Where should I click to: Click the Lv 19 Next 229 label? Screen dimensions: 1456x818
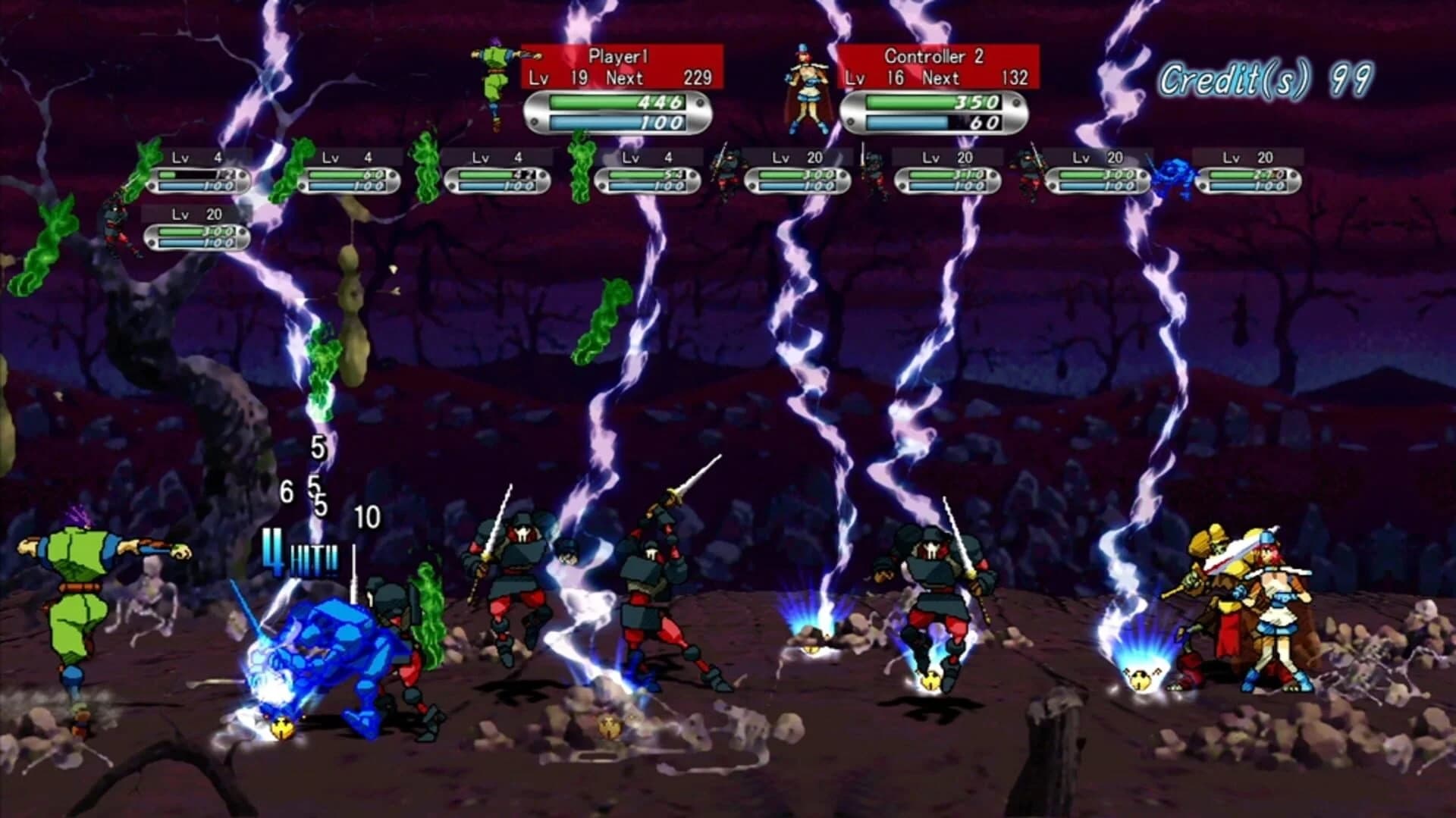pyautogui.click(x=620, y=77)
